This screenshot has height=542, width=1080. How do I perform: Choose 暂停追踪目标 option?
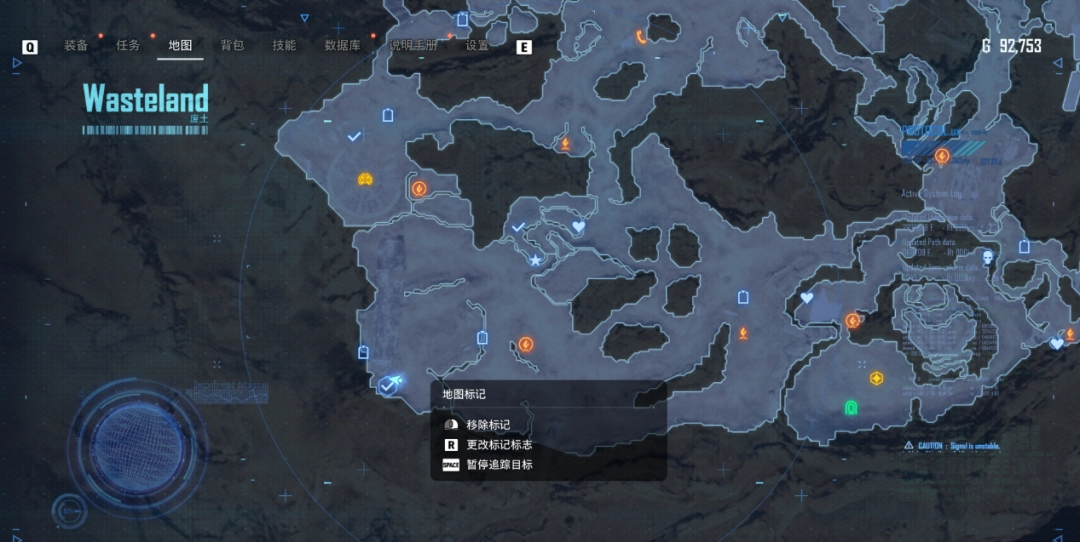point(499,465)
